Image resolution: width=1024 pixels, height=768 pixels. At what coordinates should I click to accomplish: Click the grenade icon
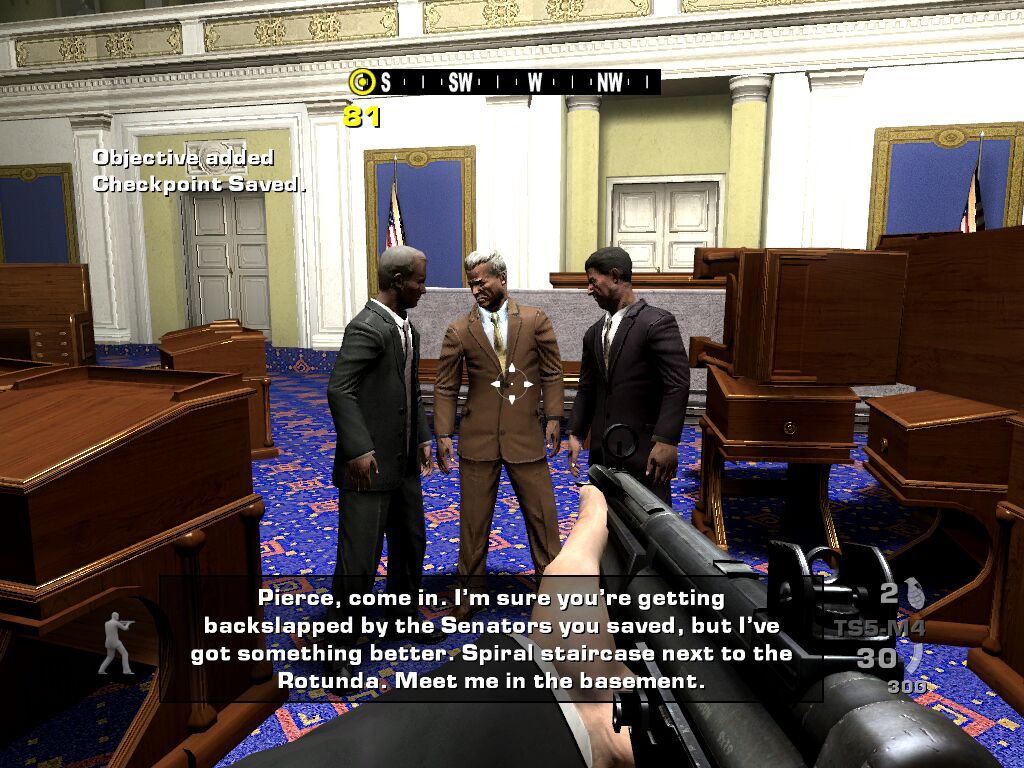point(914,593)
